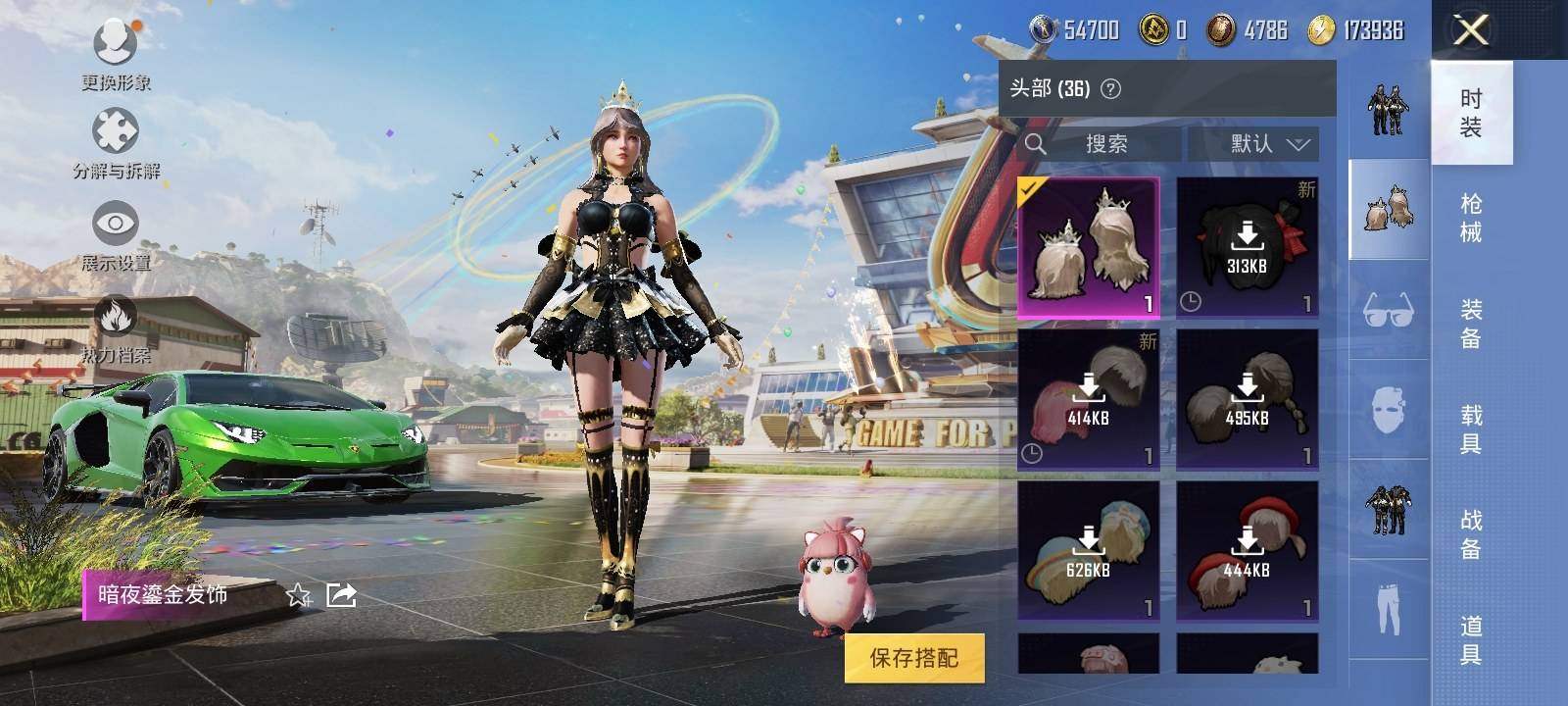Show help for 头部 via question mark
This screenshot has width=1568, height=706.
pyautogui.click(x=1110, y=89)
